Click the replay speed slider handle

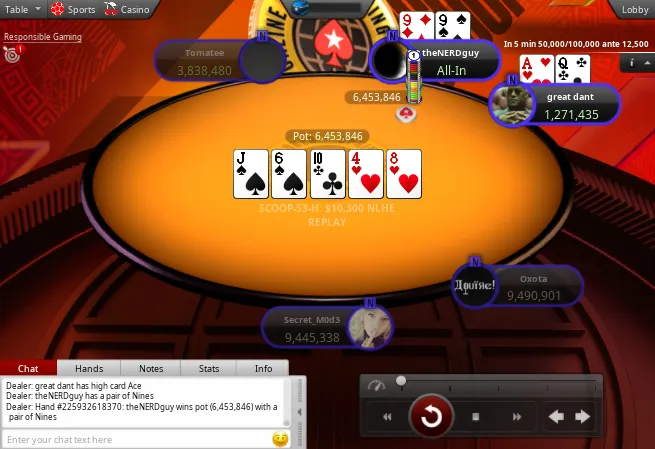[x=401, y=381]
